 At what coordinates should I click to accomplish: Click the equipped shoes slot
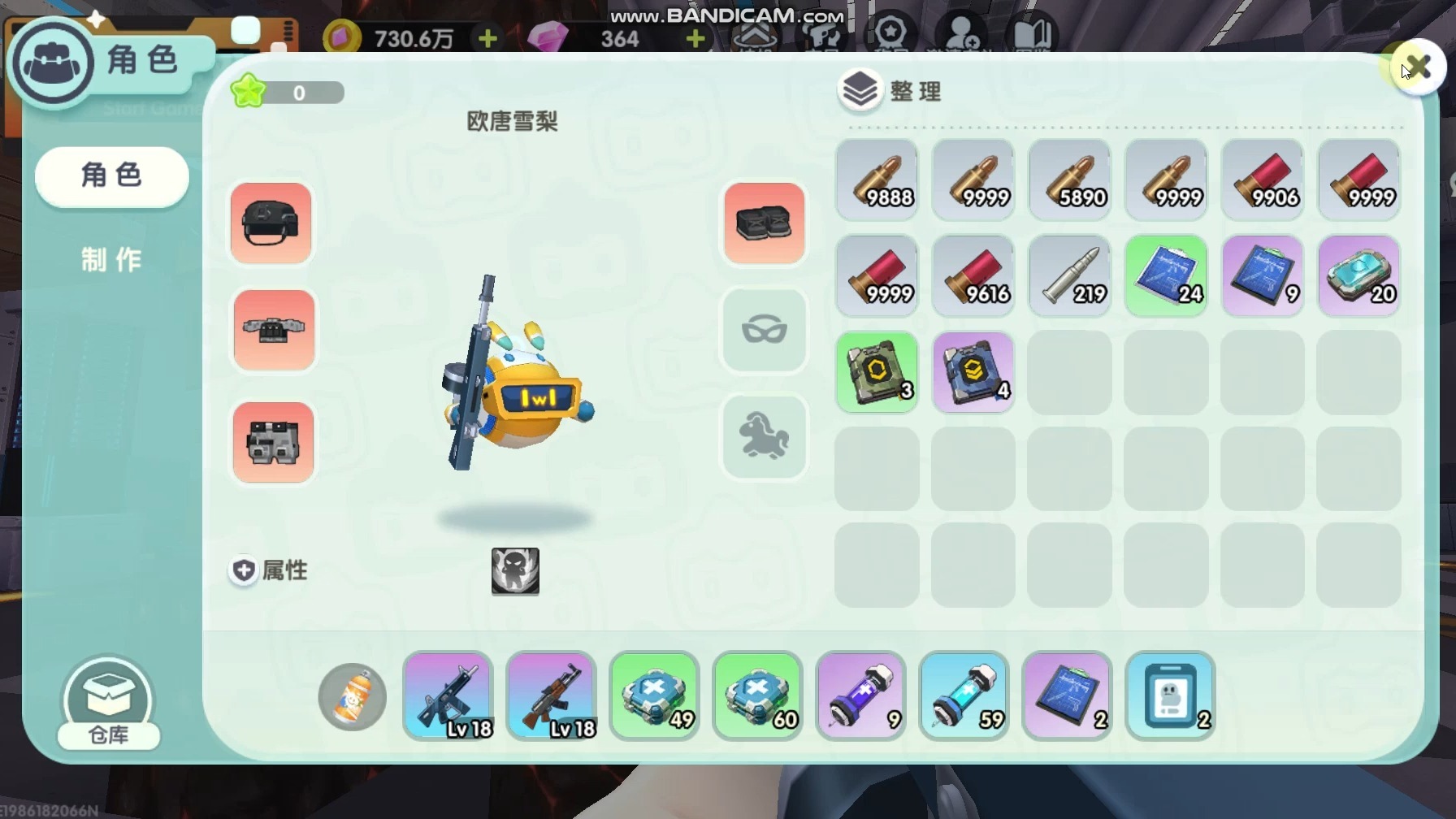coord(764,223)
